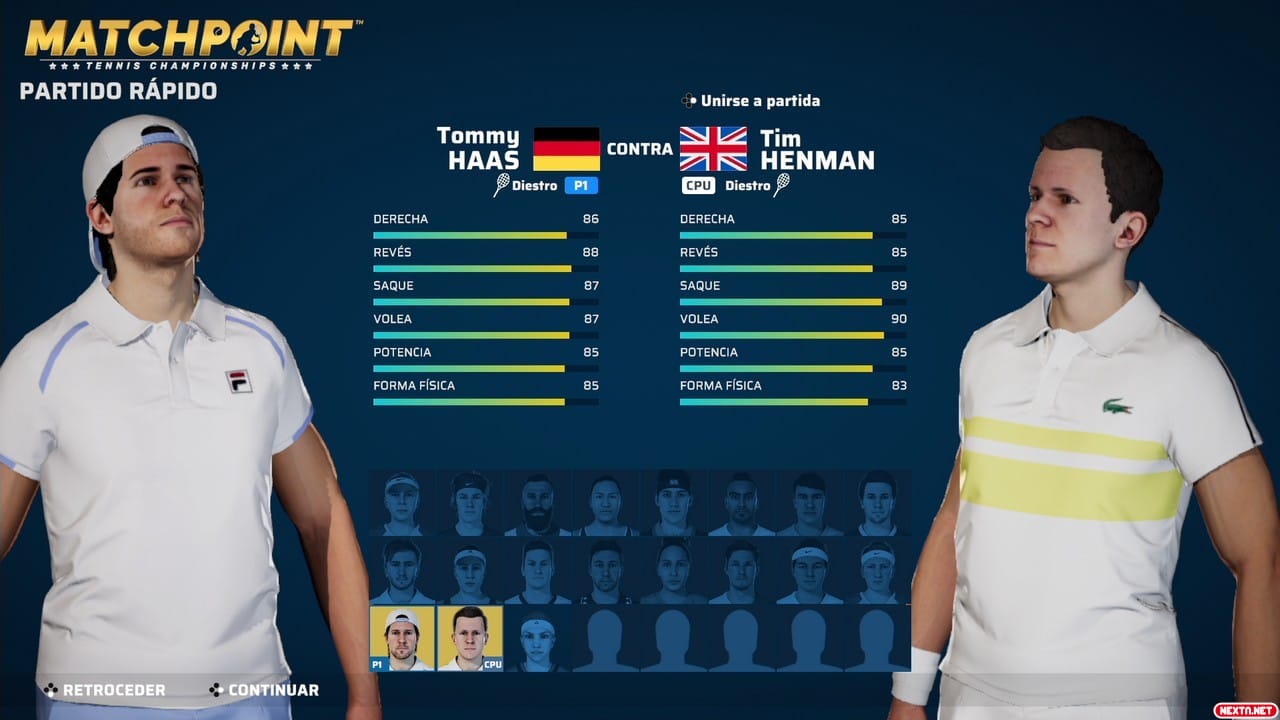Select Tommy Haas's highlighted P1 portrait
This screenshot has height=720, width=1280.
coord(402,638)
